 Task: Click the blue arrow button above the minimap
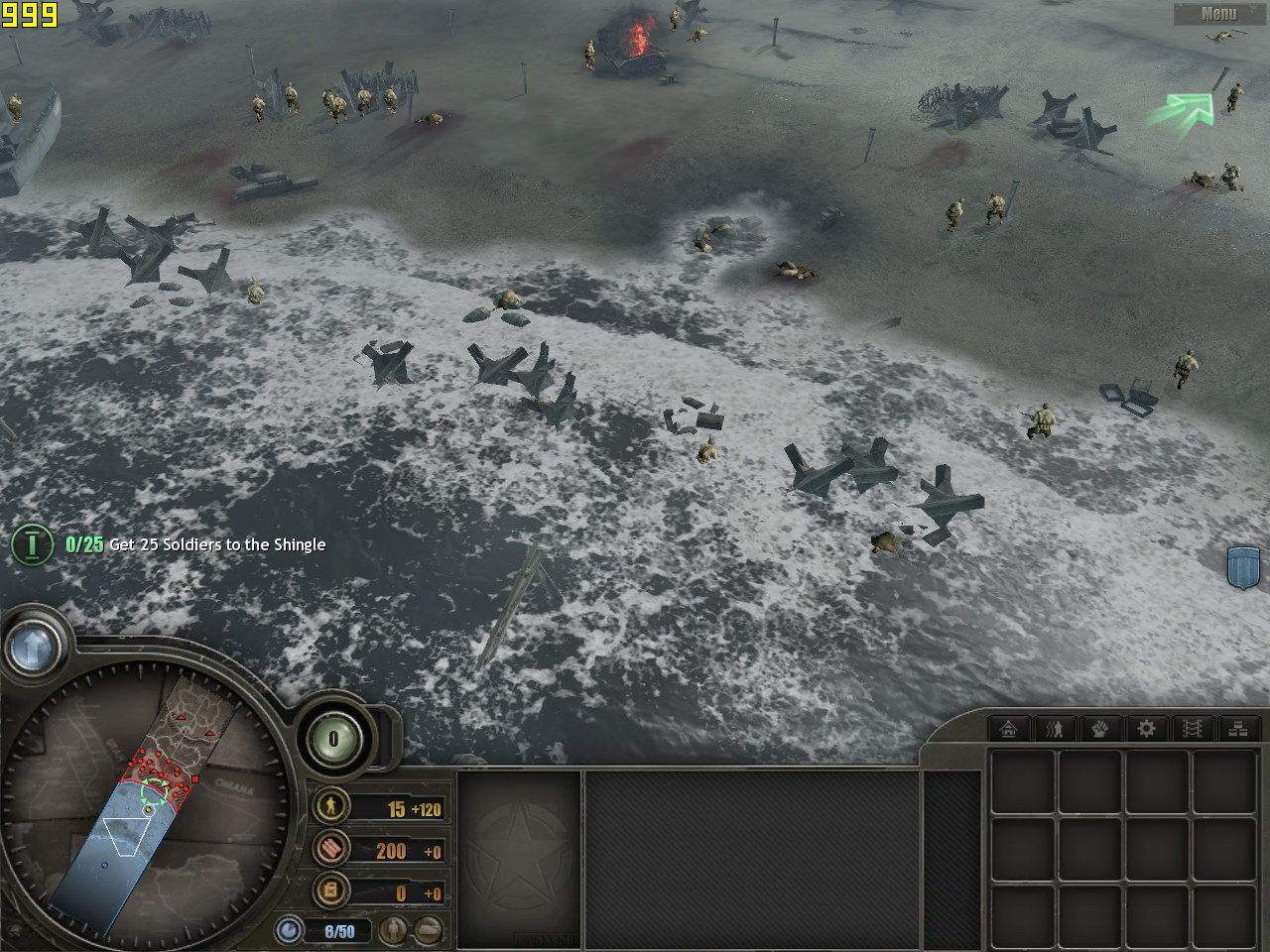point(32,649)
